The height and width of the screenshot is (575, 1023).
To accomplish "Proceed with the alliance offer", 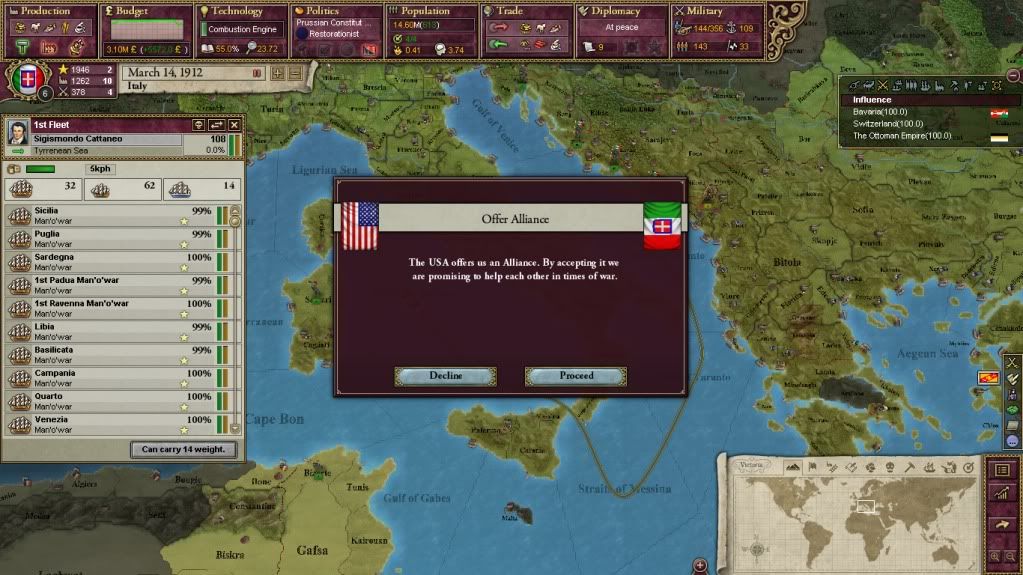I will pyautogui.click(x=576, y=376).
